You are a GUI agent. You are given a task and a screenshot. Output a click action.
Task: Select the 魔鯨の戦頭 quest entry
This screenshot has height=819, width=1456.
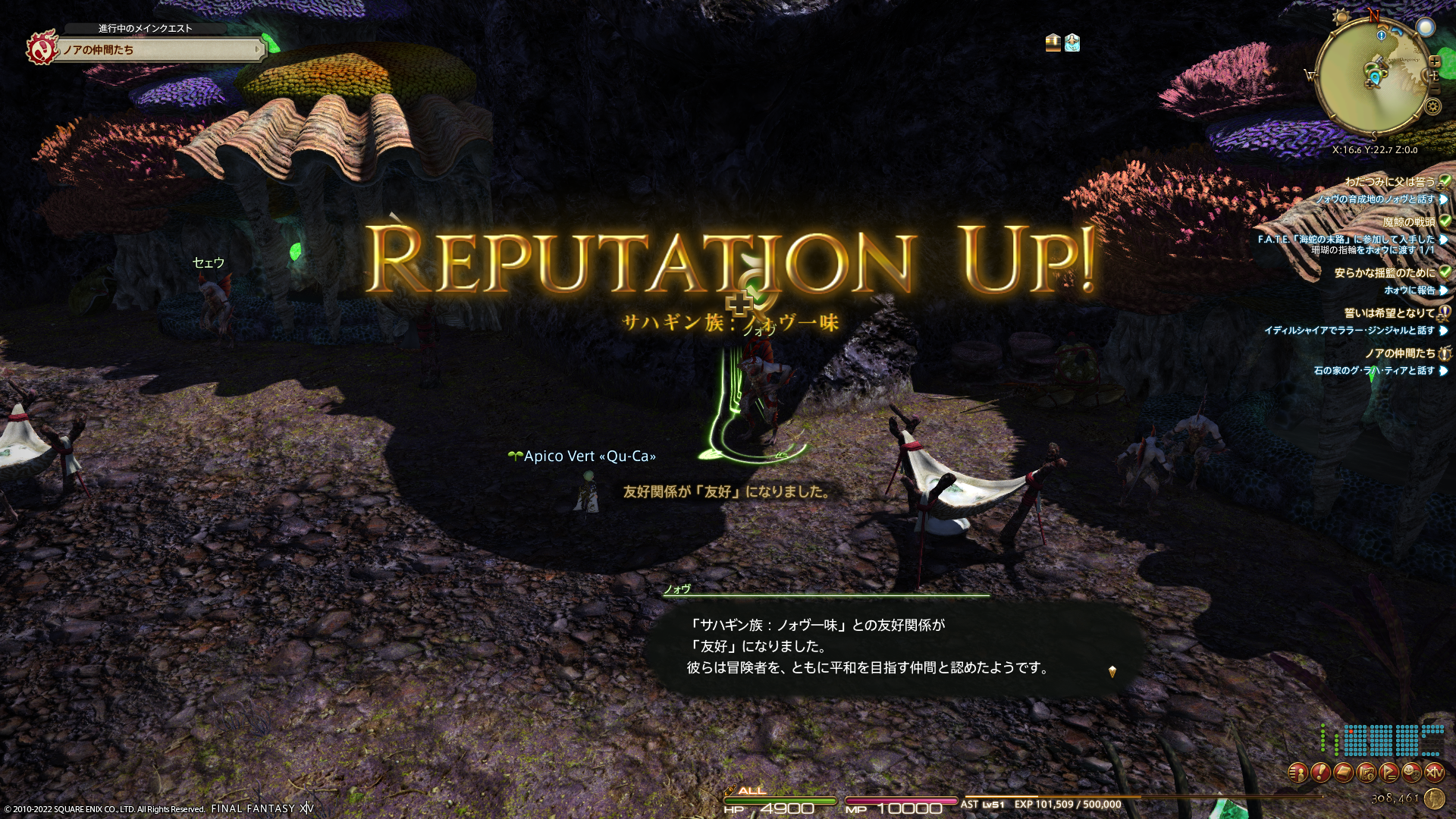(x=1408, y=221)
